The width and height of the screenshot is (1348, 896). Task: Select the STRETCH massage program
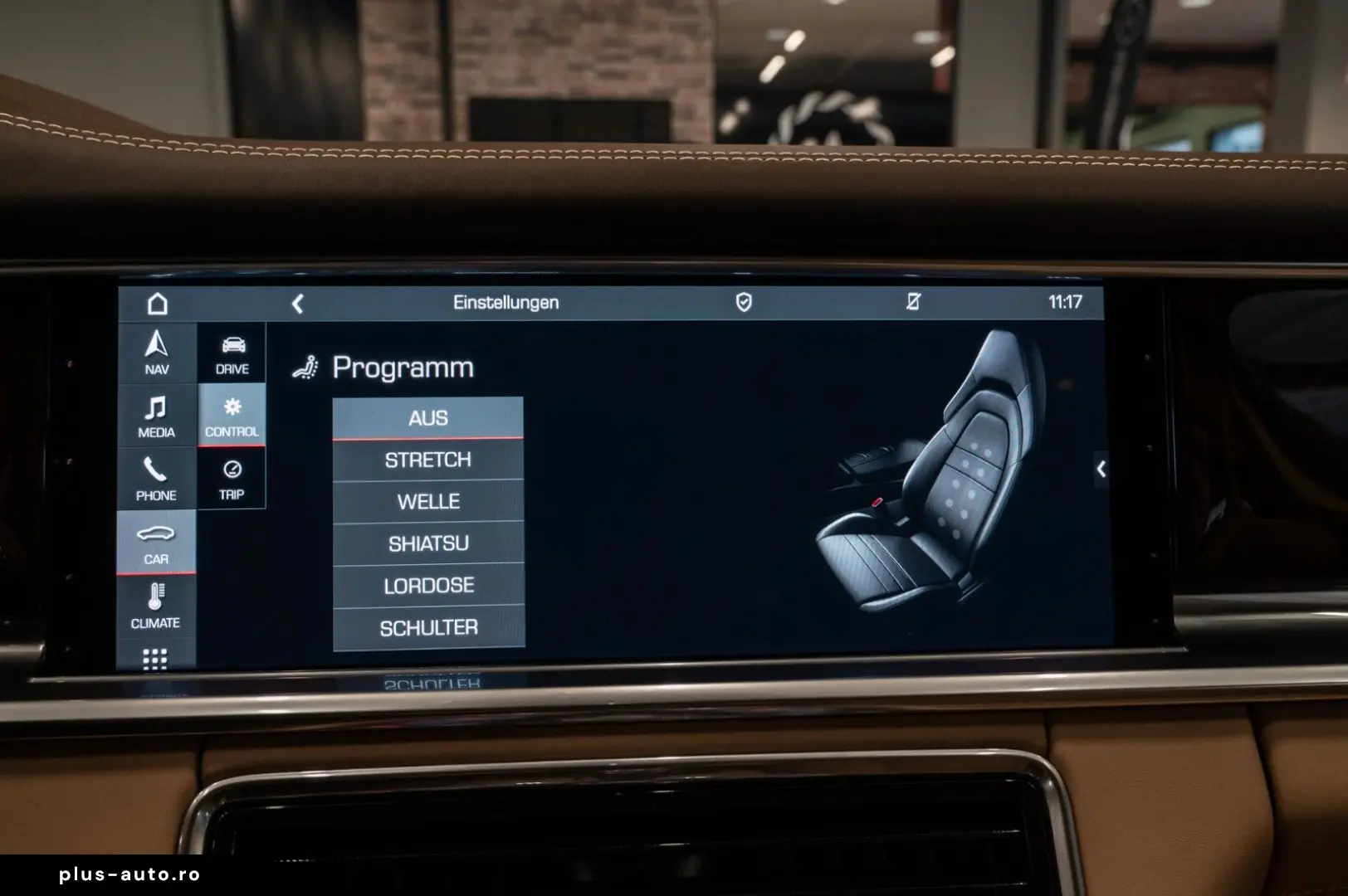[x=428, y=460]
